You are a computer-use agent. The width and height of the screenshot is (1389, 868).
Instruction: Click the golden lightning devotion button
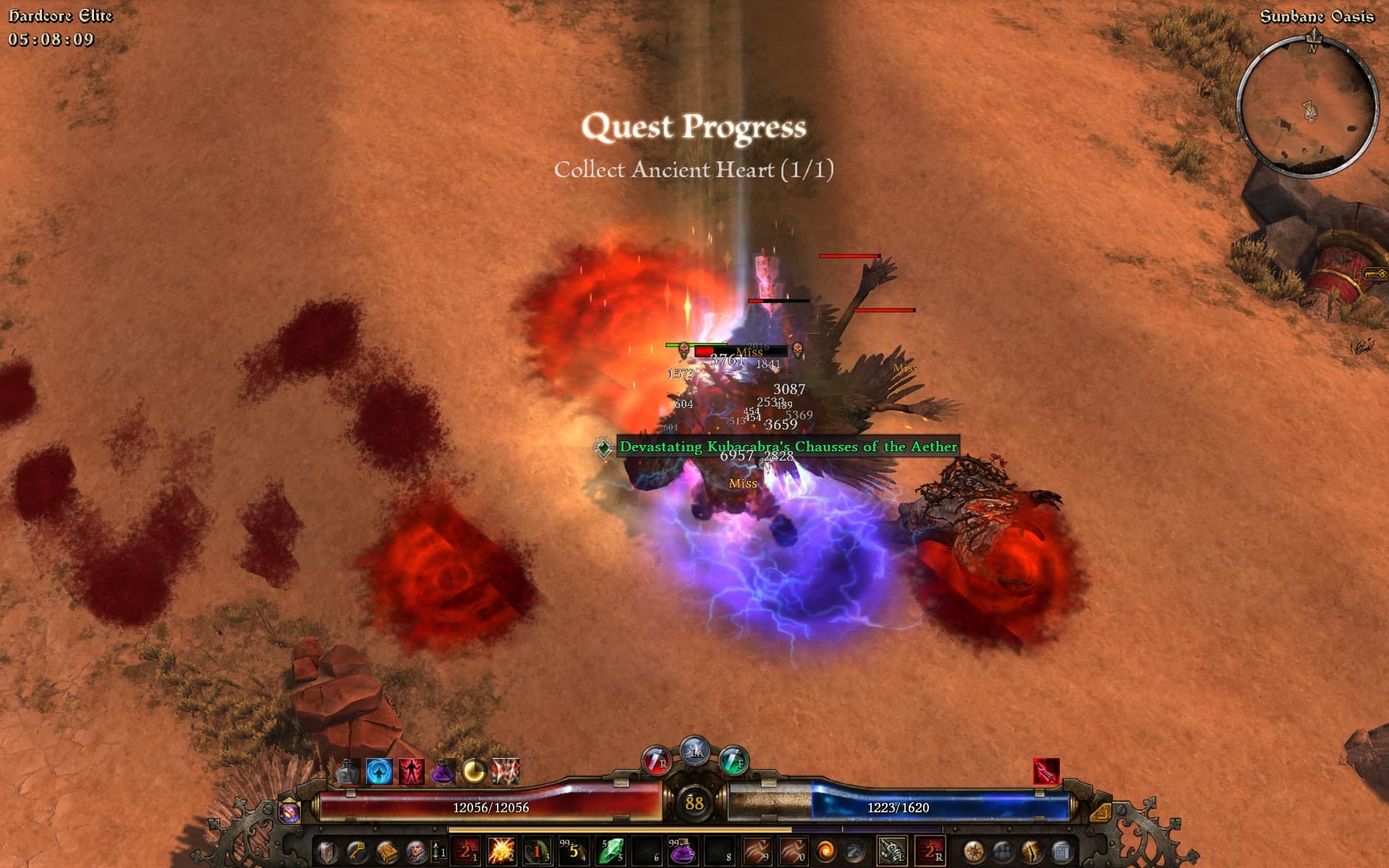click(1032, 851)
